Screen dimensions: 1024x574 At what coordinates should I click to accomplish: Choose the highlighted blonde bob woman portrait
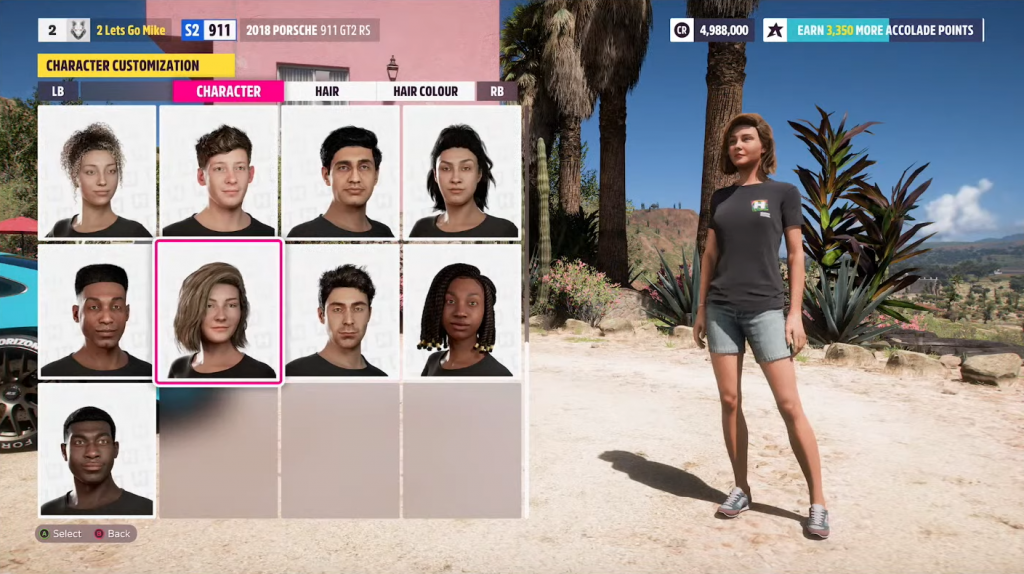pyautogui.click(x=219, y=311)
